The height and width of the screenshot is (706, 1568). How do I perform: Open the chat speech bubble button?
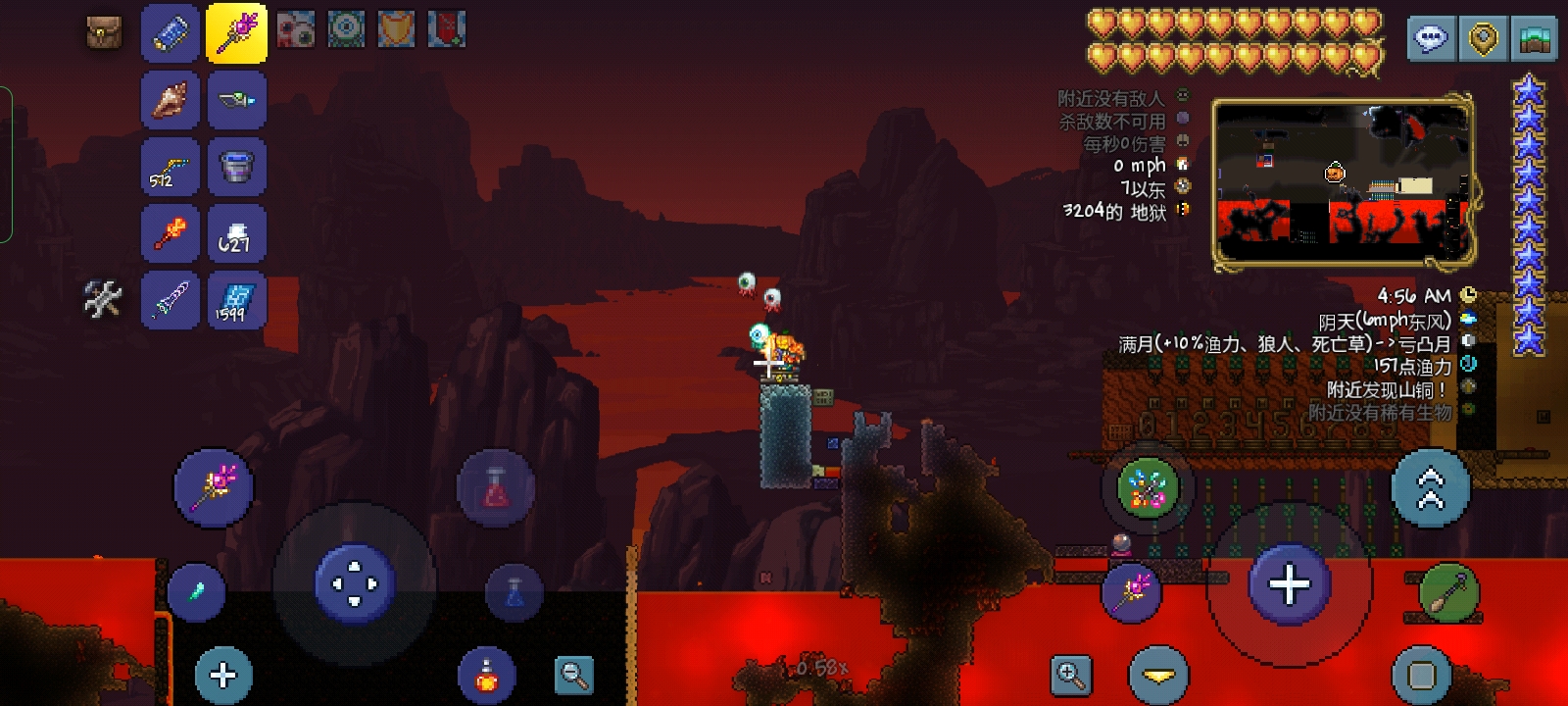point(1431,39)
